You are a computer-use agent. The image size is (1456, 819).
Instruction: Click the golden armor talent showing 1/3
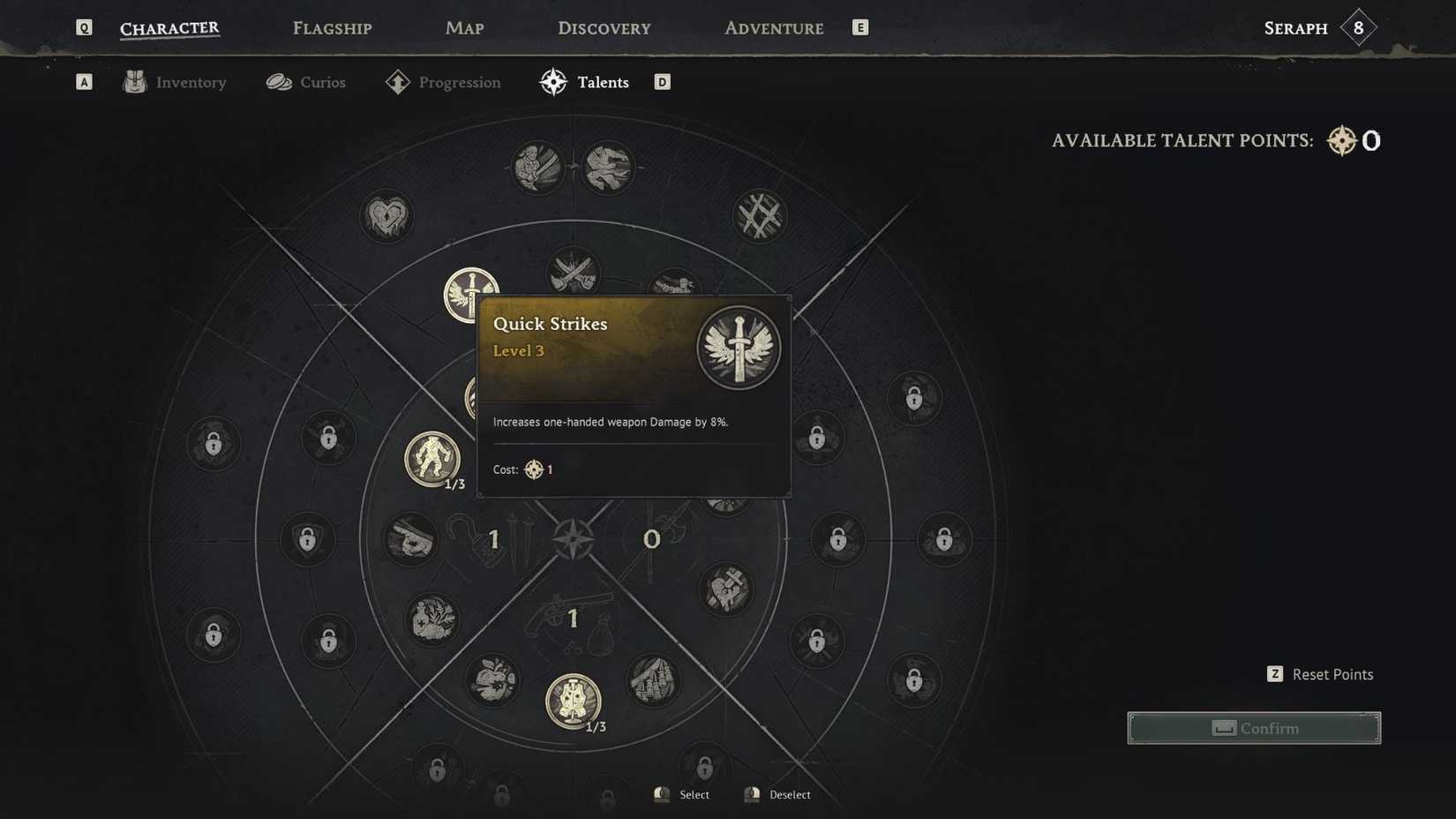click(574, 702)
